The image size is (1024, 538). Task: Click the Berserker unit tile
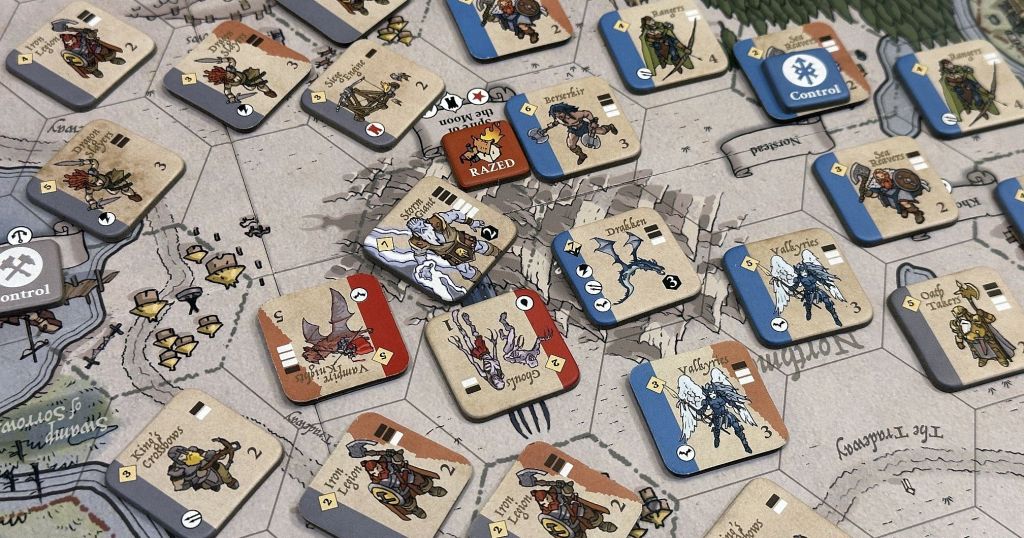pos(572,127)
